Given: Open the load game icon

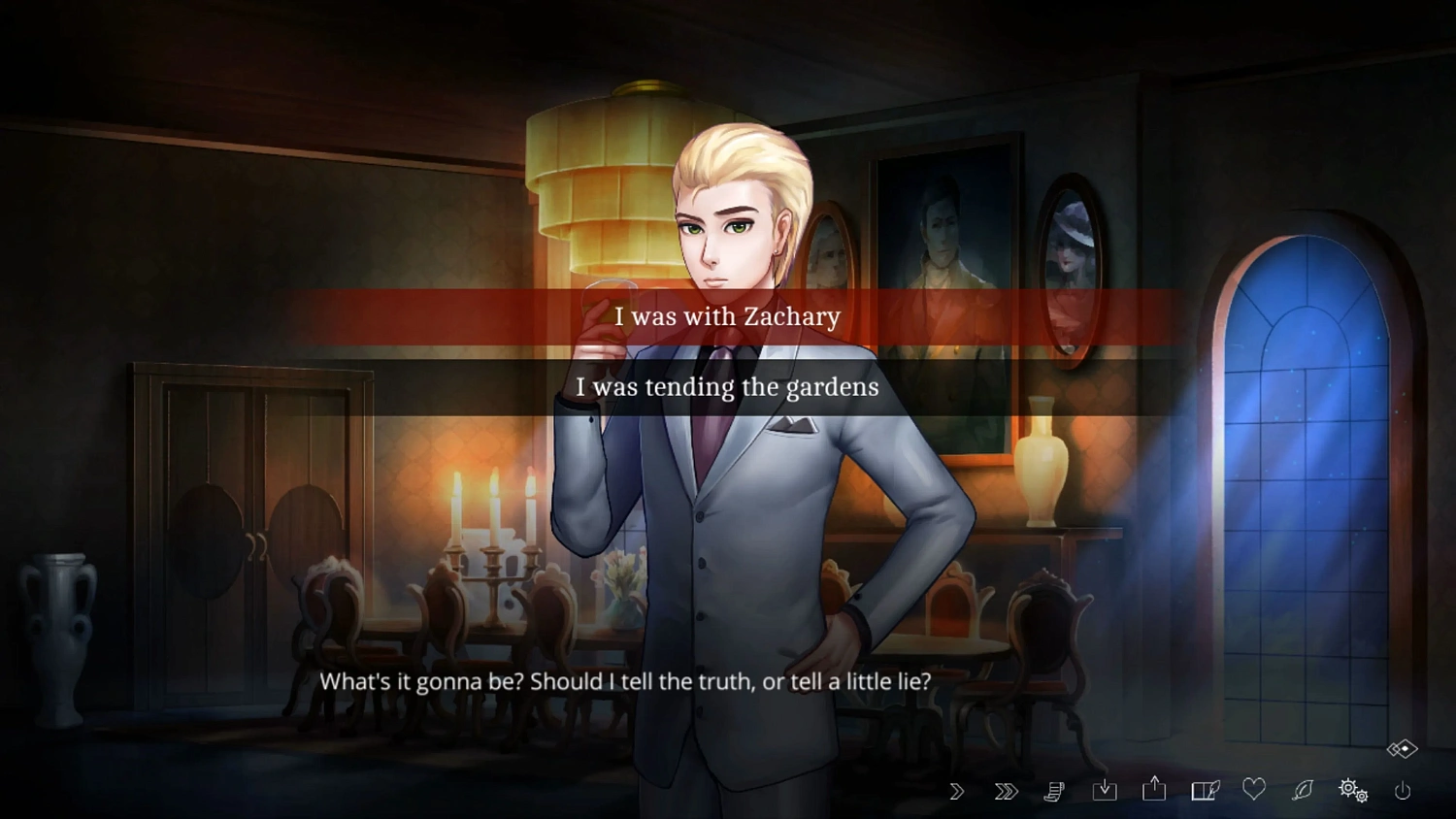Looking at the screenshot, I should click(1154, 791).
